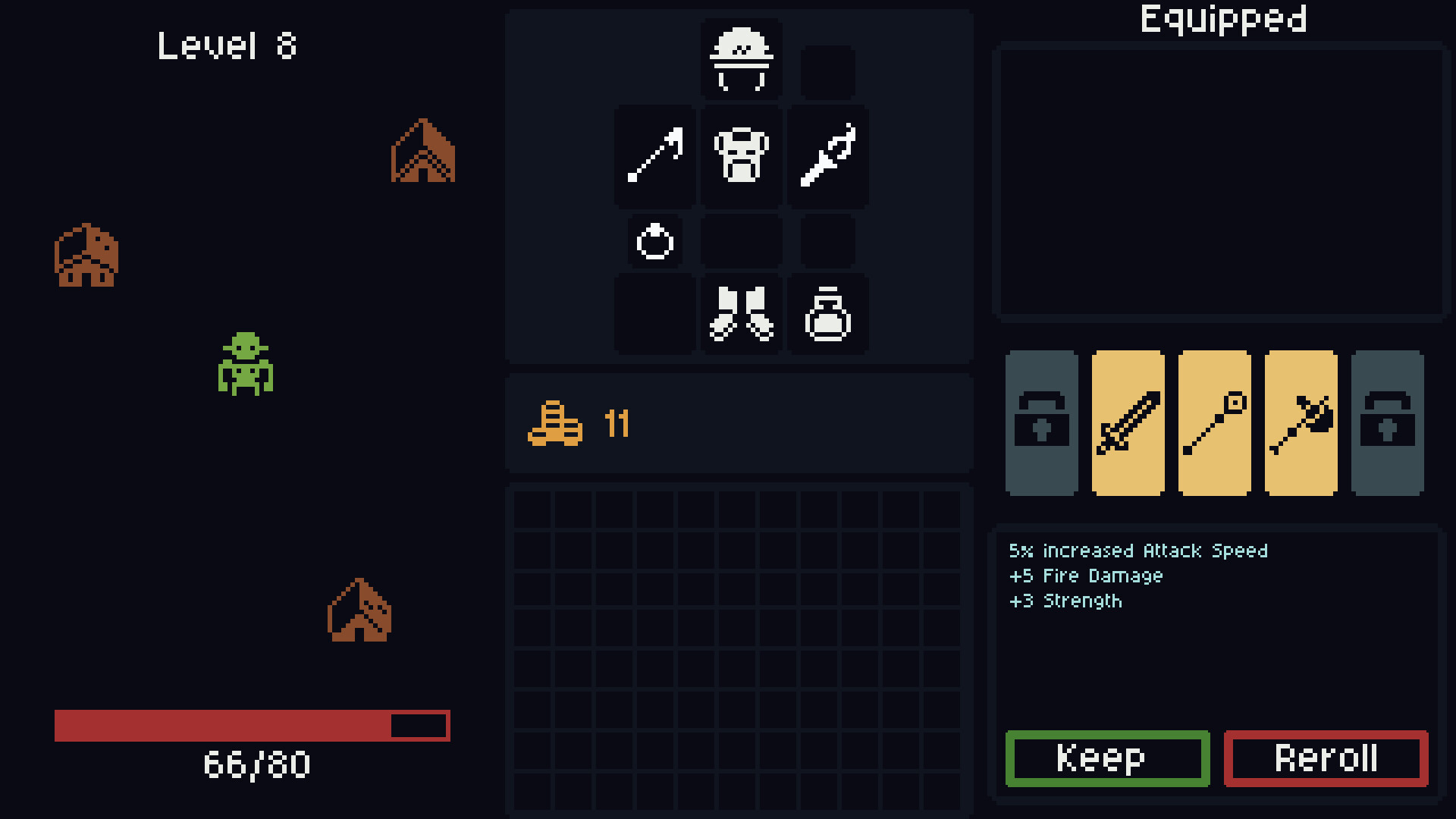1456x819 pixels.
Task: Click the Equipped panel area
Action: 1222,182
